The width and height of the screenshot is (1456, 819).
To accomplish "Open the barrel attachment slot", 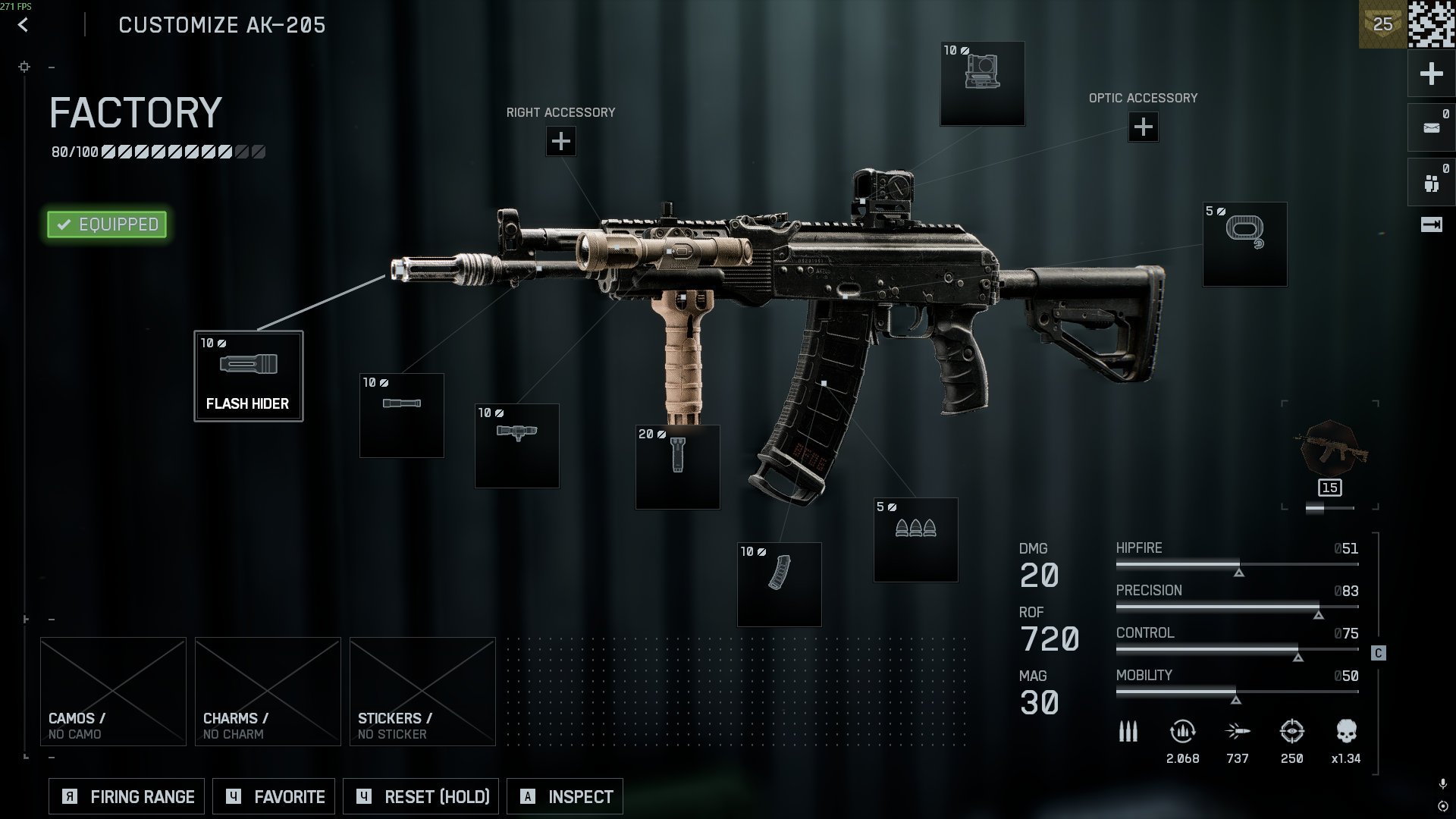I will (401, 415).
